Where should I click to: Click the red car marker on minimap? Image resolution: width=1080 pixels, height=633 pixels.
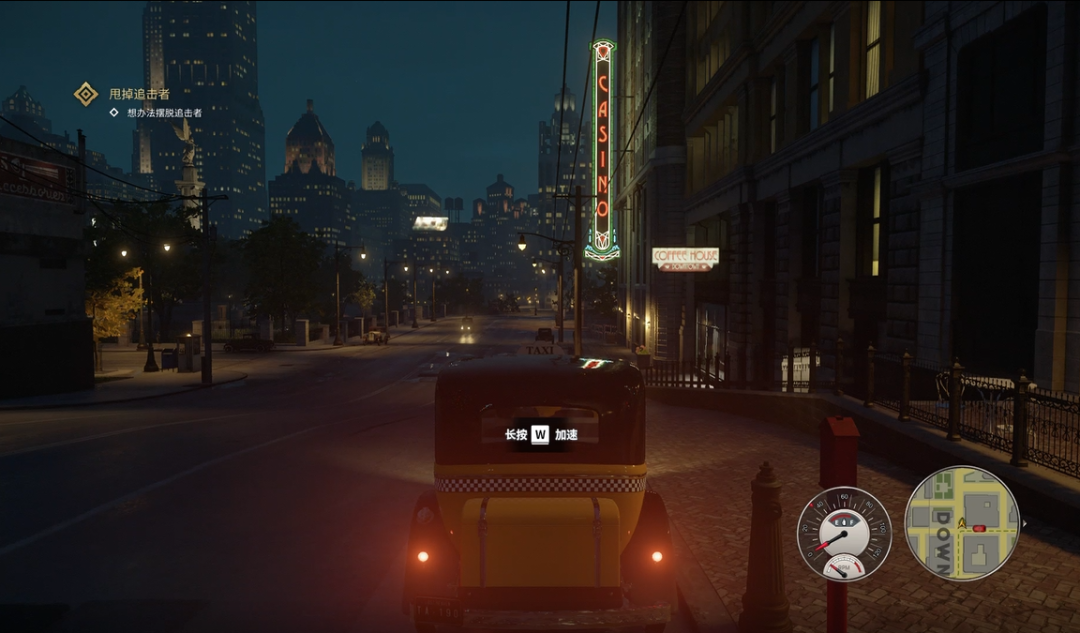[x=978, y=528]
